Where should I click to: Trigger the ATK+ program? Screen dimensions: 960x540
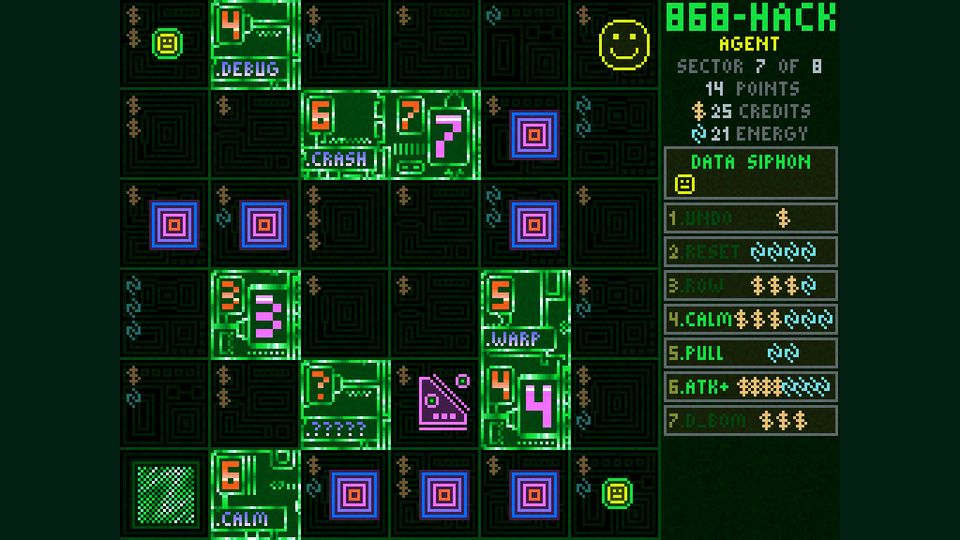[750, 387]
